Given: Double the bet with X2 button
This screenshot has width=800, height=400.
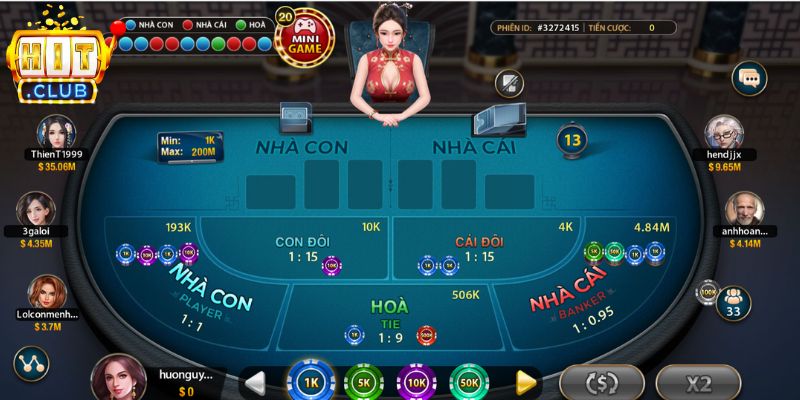Looking at the screenshot, I should coord(698,382).
